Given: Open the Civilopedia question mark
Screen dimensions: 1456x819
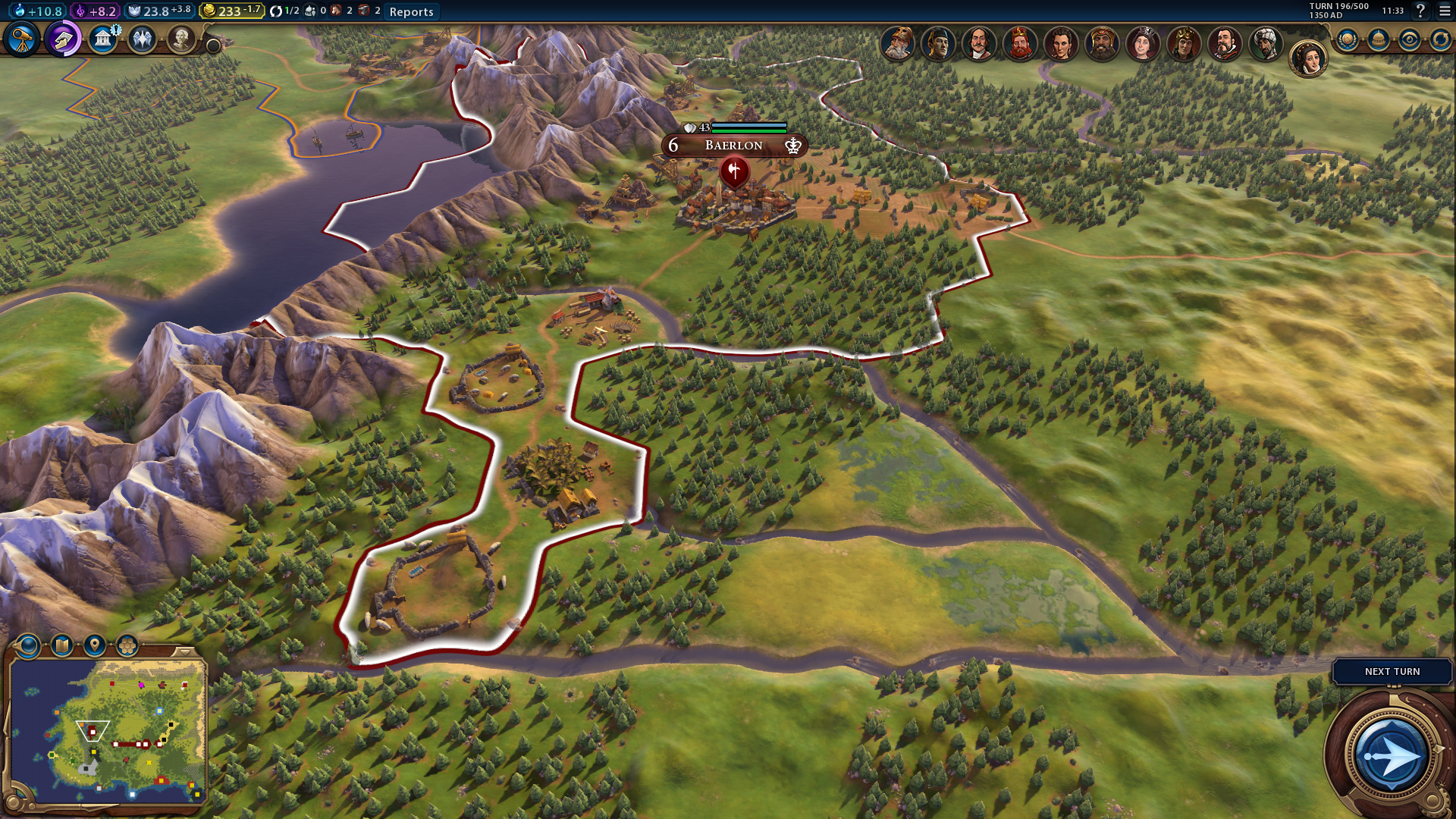Looking at the screenshot, I should tap(1420, 11).
